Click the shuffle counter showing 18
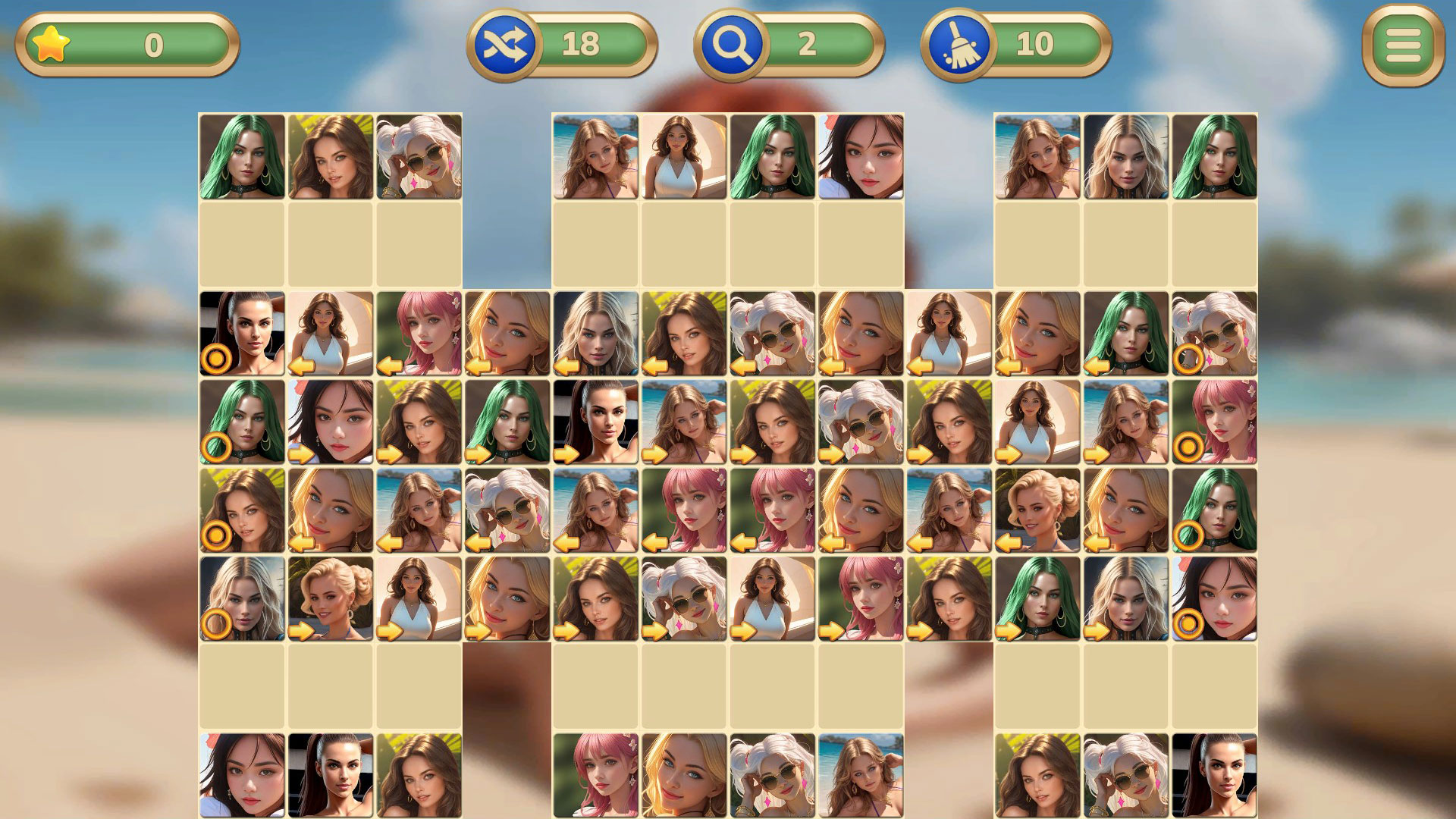This screenshot has width=1456, height=819. 580,43
